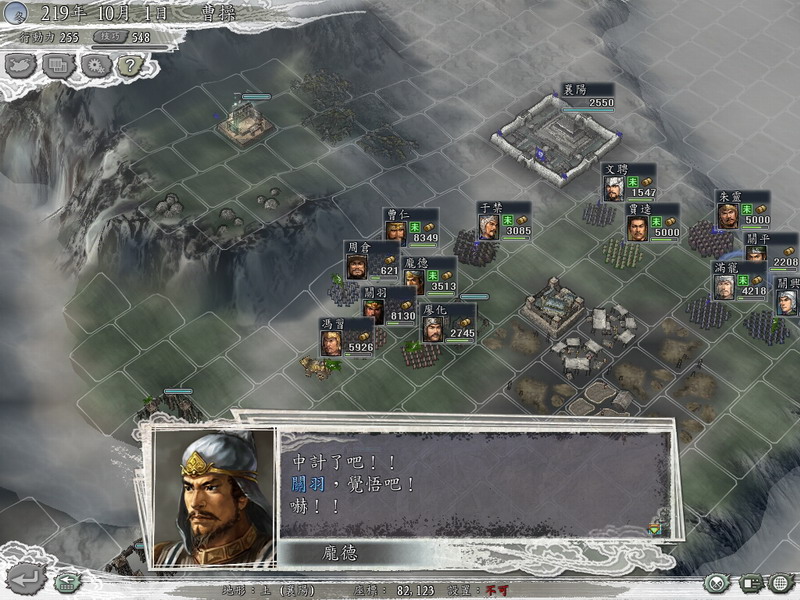800x600 pixels.
Task: Toggle the pie-chart display button
Action: (715, 582)
